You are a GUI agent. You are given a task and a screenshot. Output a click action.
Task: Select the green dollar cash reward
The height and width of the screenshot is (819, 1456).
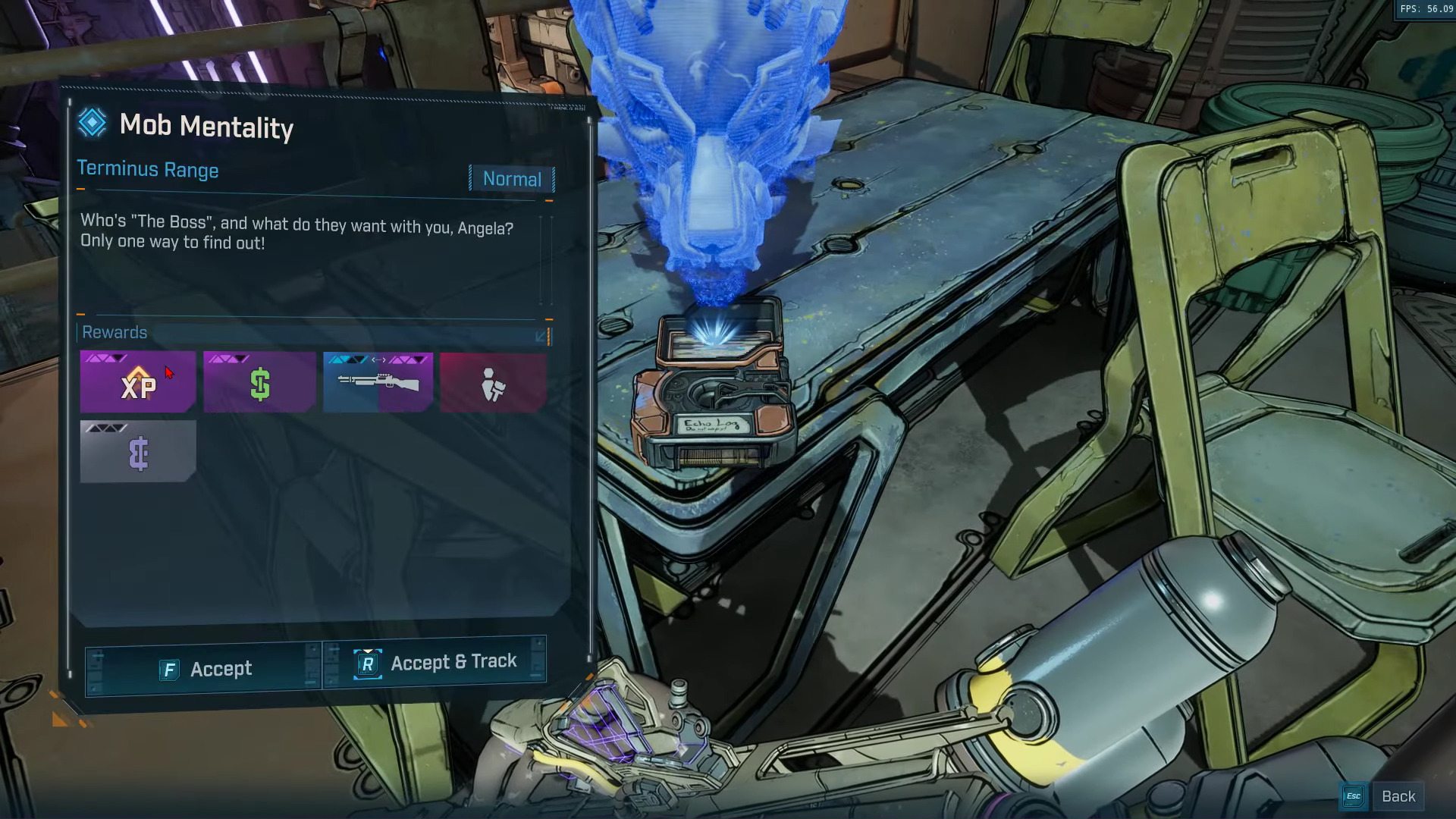click(259, 382)
